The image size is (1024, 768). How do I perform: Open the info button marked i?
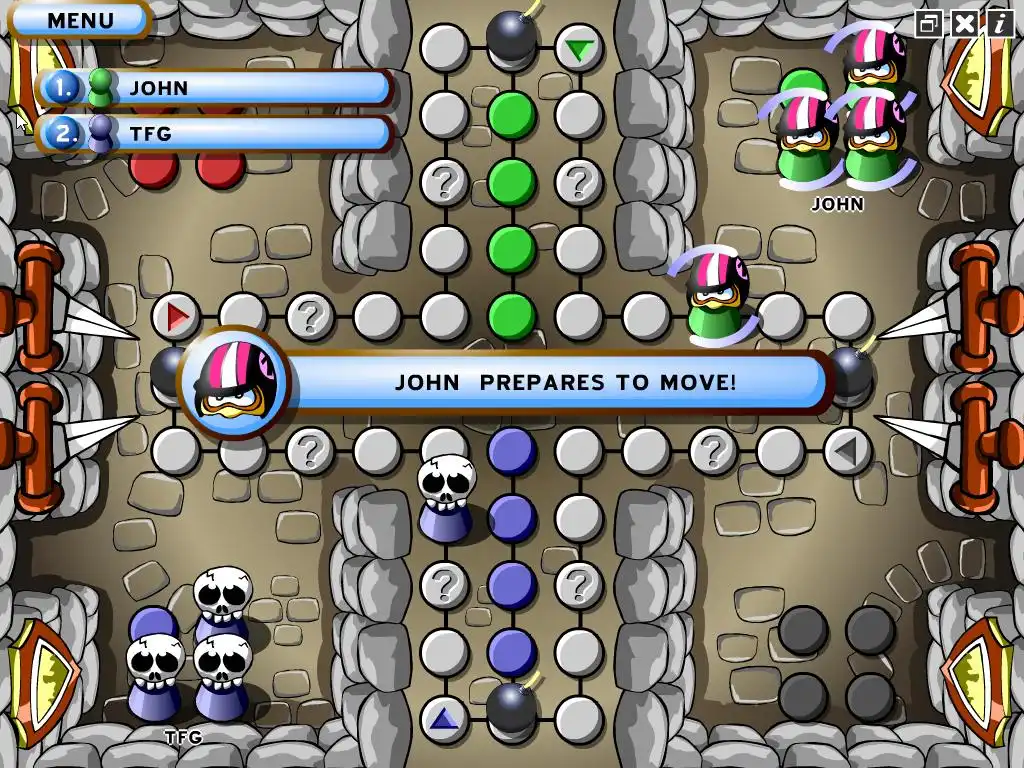point(998,23)
